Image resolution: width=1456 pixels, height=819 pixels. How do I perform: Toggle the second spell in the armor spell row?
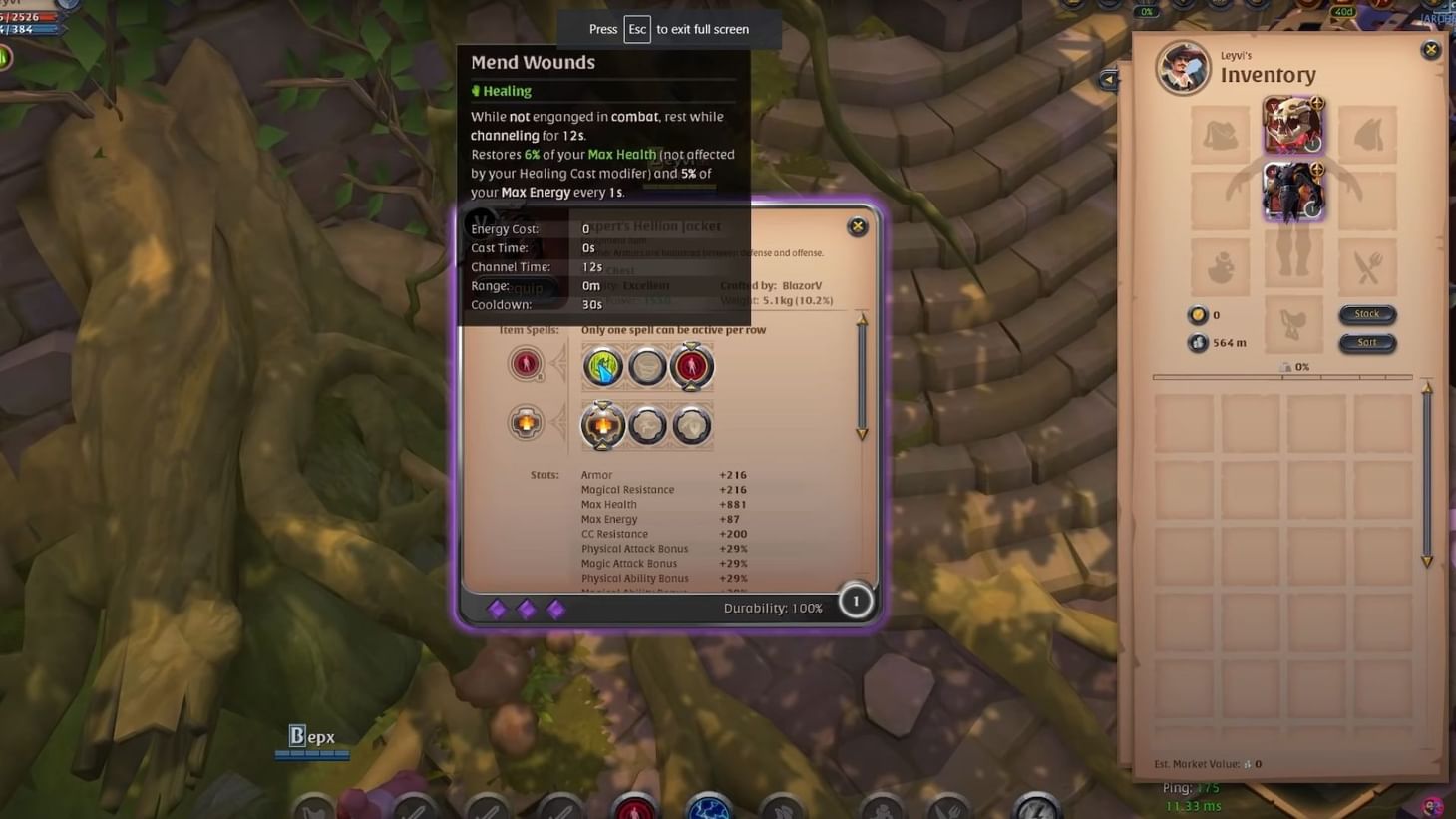647,424
